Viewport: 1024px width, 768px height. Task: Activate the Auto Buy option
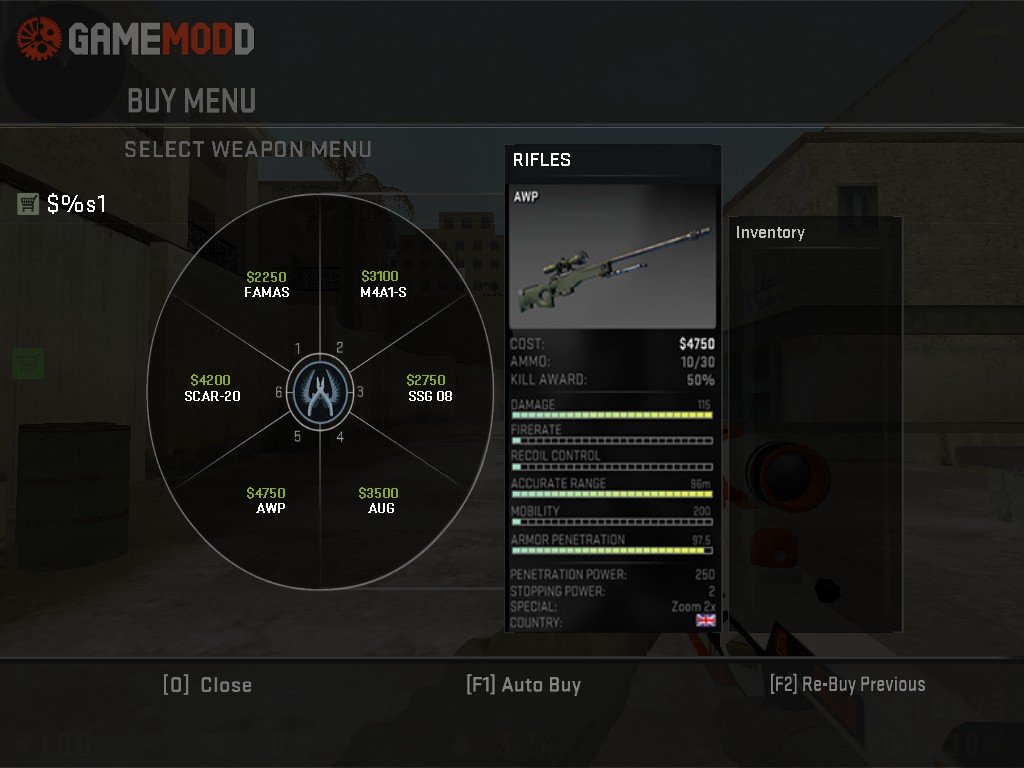[x=523, y=685]
